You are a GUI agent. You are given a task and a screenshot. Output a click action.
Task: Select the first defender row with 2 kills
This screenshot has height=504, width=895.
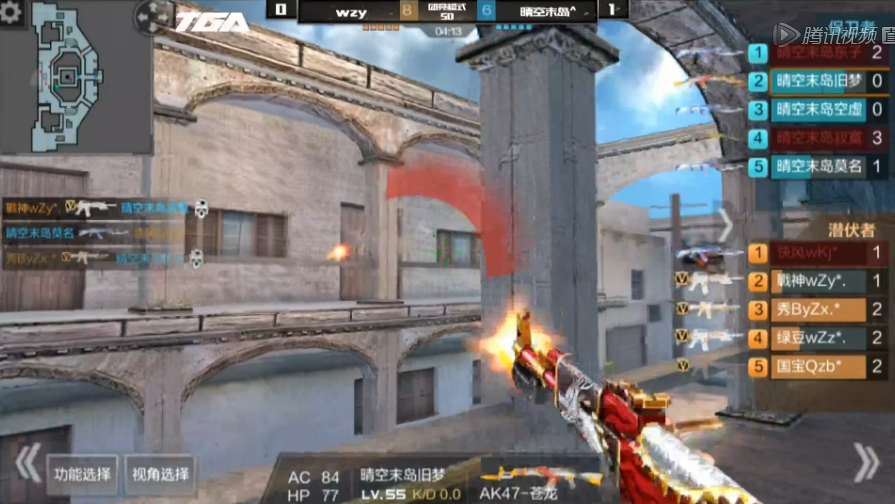point(818,53)
